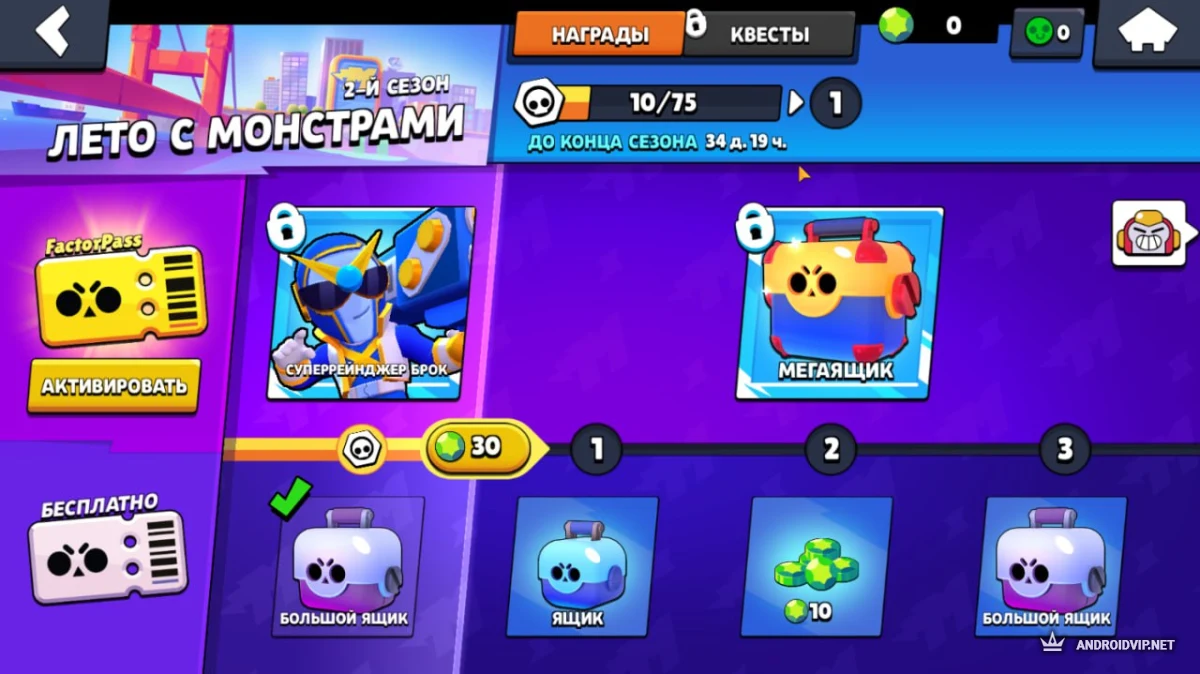Switch to the Награды tab
Image resolution: width=1200 pixels, height=674 pixels.
coord(599,34)
